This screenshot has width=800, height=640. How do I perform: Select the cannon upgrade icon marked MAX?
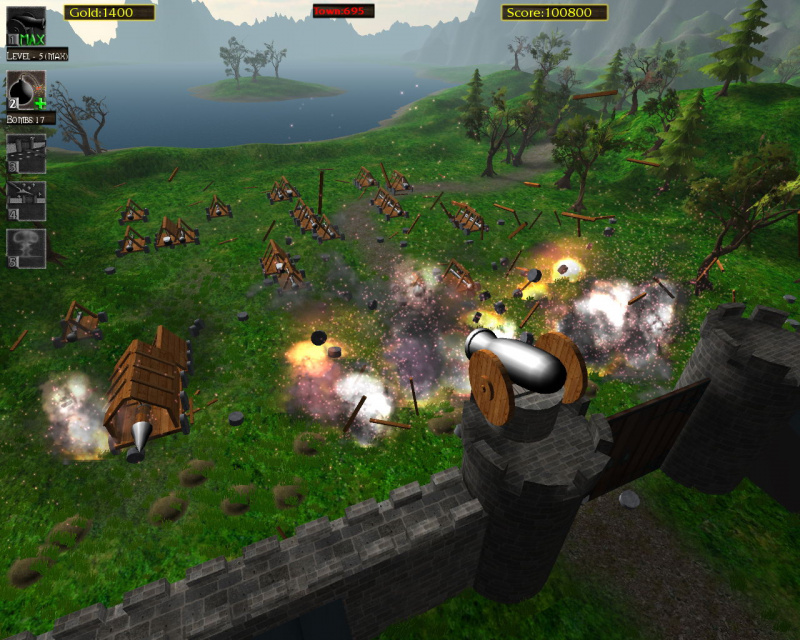[x=27, y=24]
